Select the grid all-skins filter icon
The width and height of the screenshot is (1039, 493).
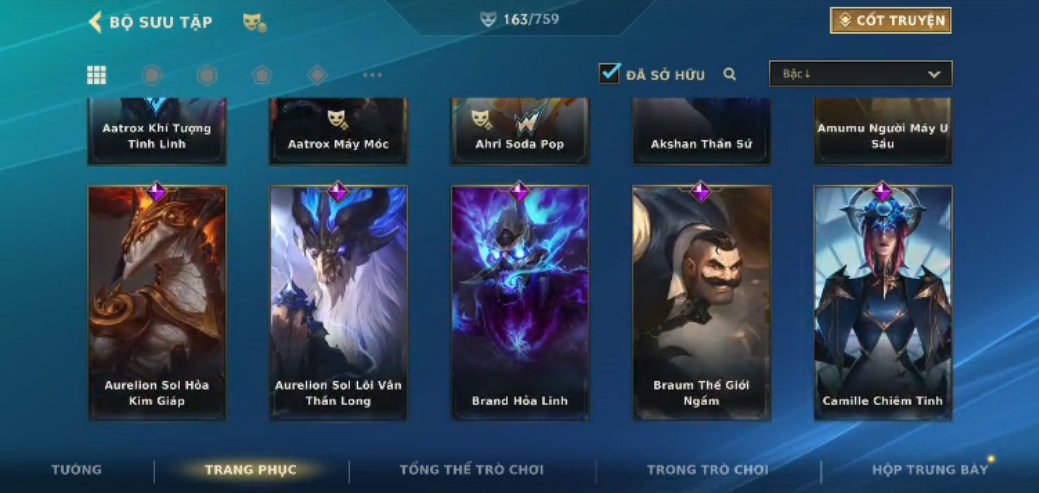(96, 75)
